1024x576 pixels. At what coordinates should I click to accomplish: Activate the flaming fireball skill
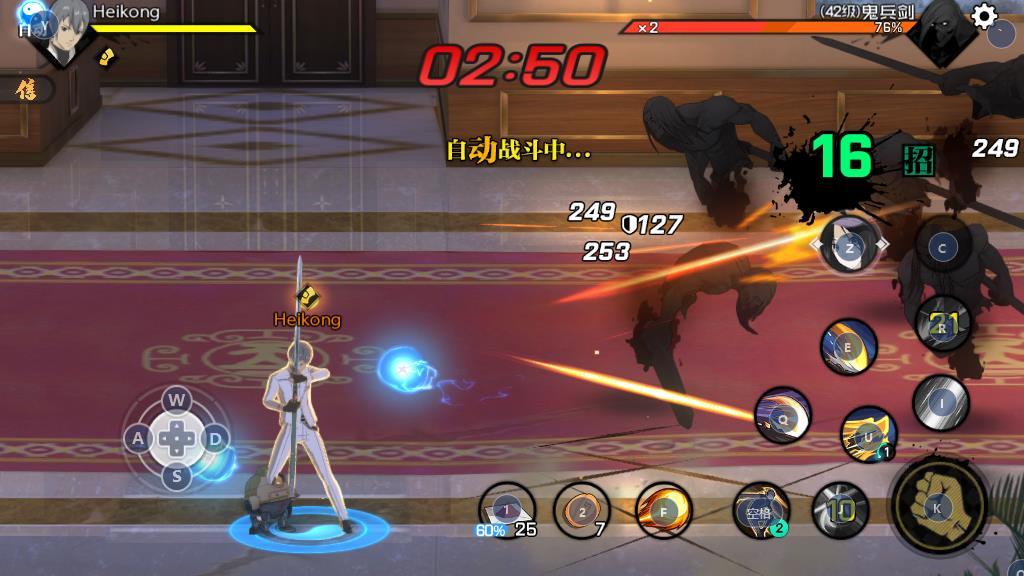[664, 509]
